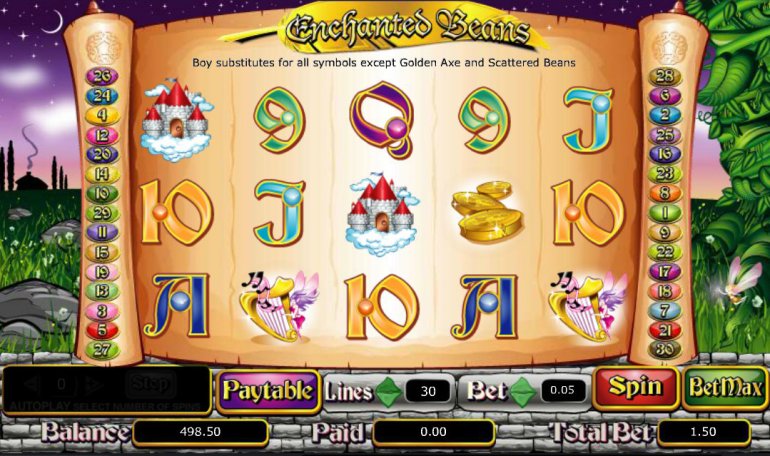Place the maximum bet with BetMax
Image resolution: width=770 pixels, height=456 pixels.
724,388
